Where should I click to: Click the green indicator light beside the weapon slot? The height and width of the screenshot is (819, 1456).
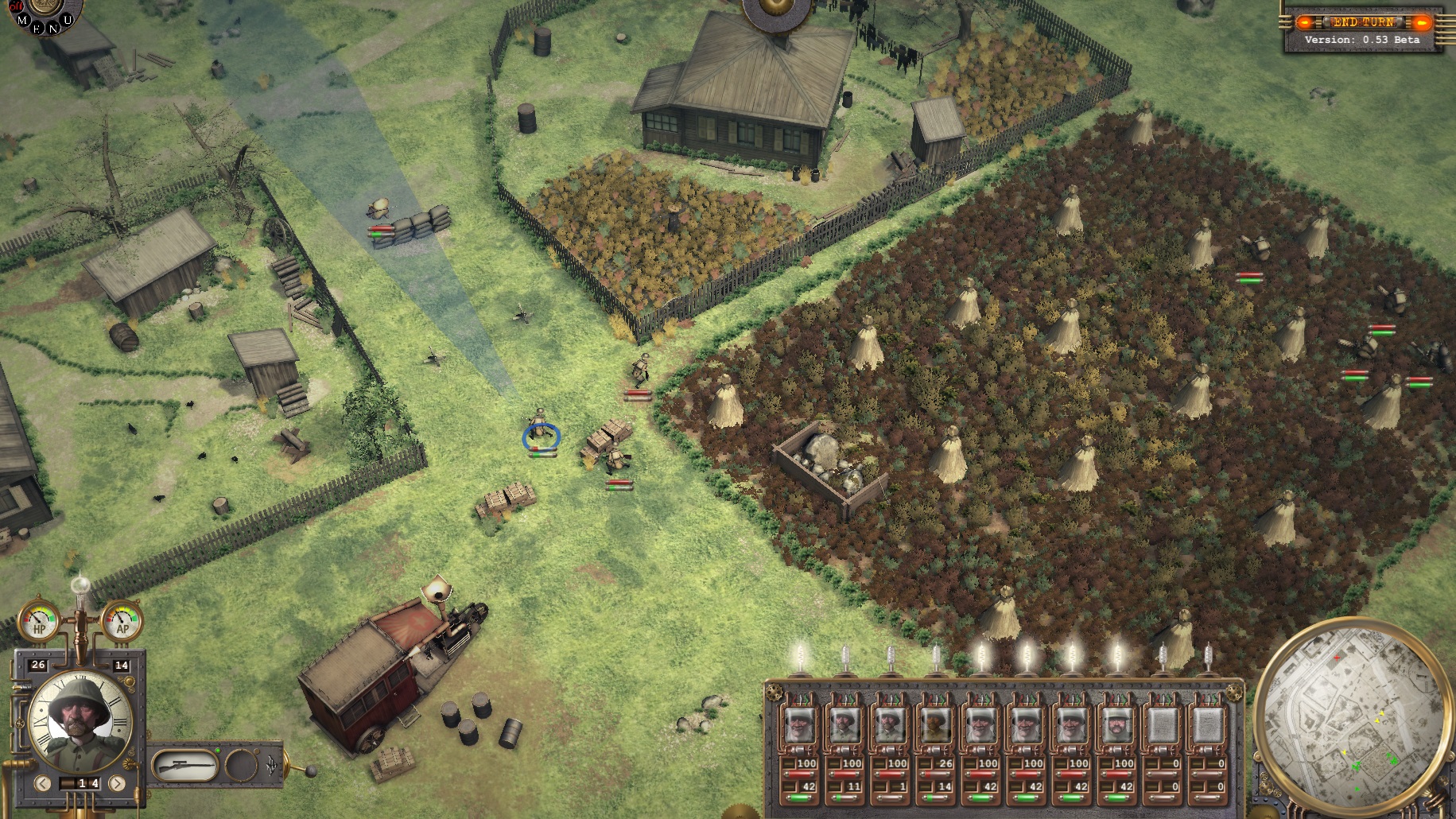coord(218,750)
